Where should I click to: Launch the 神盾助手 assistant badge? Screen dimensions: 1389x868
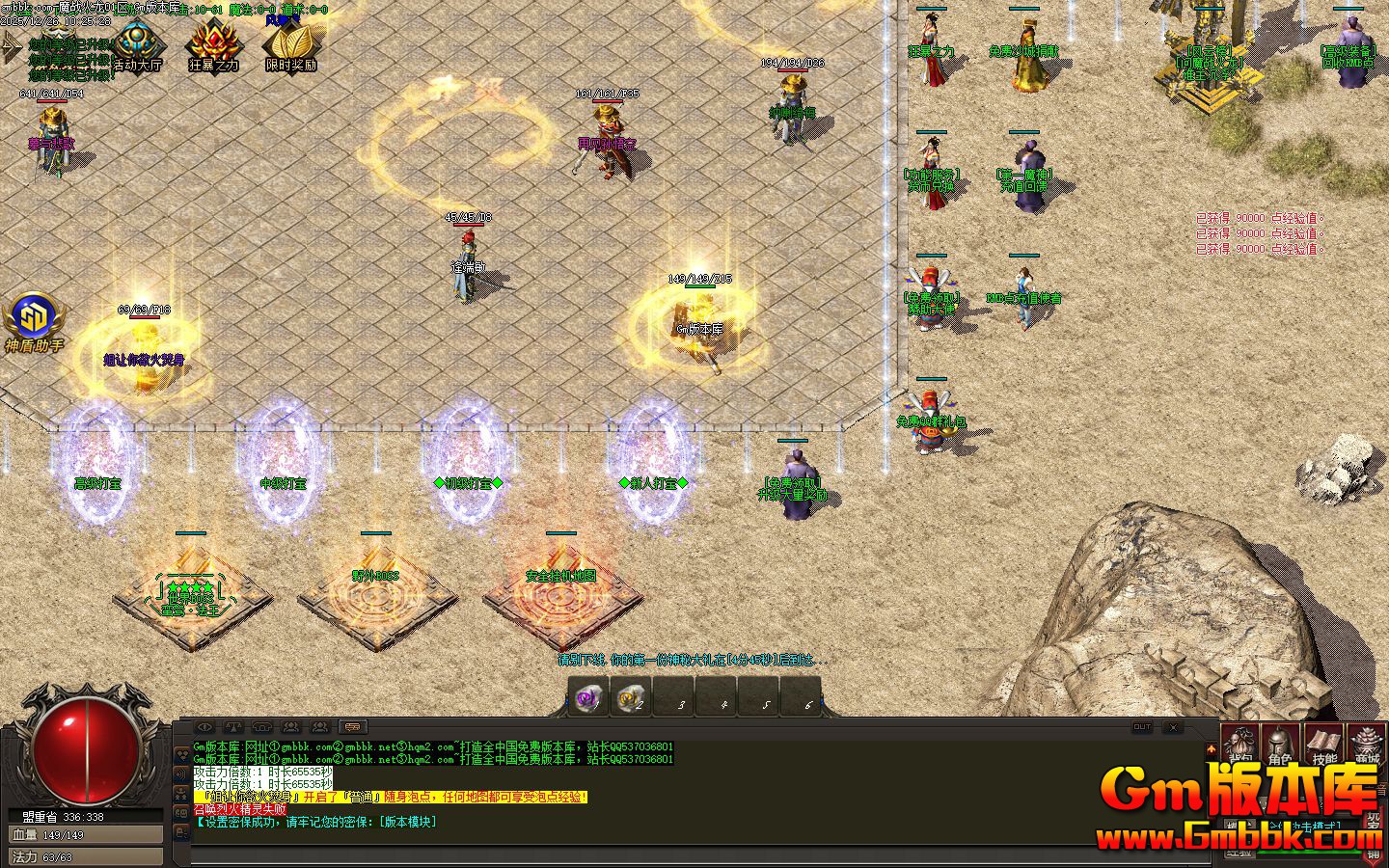point(34,321)
